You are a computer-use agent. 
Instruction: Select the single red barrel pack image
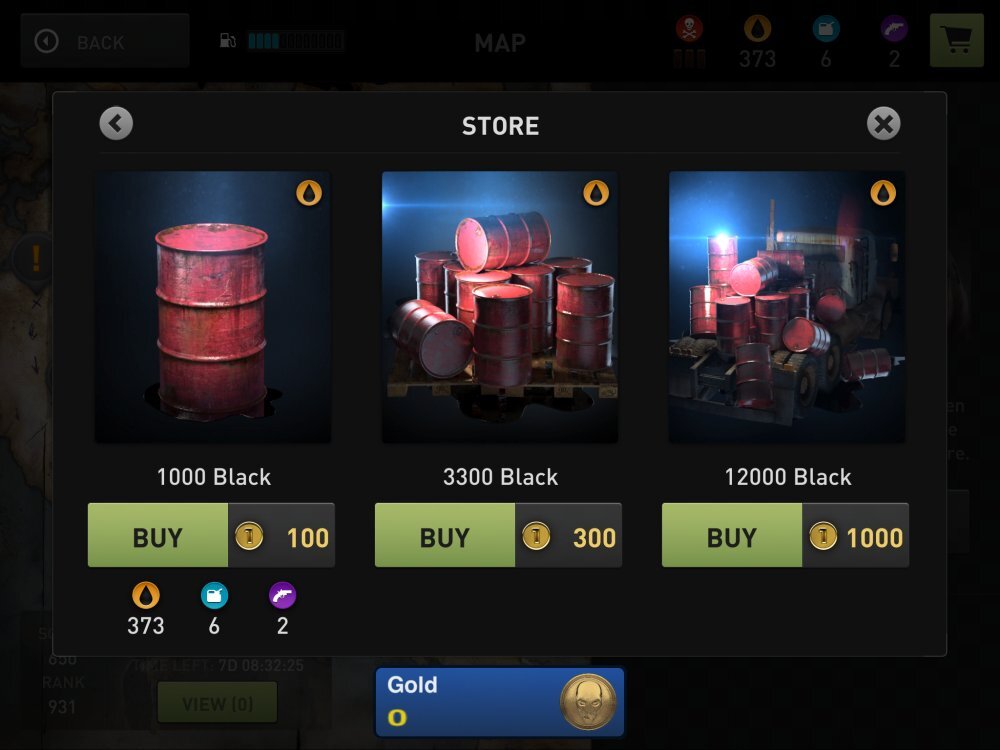(x=212, y=307)
